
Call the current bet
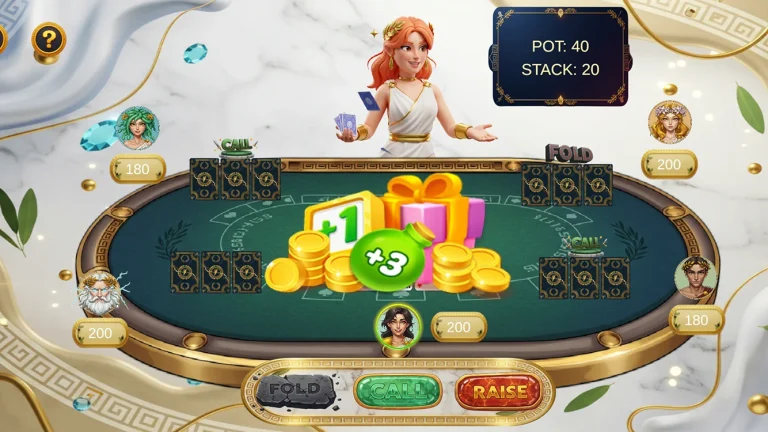click(x=398, y=390)
